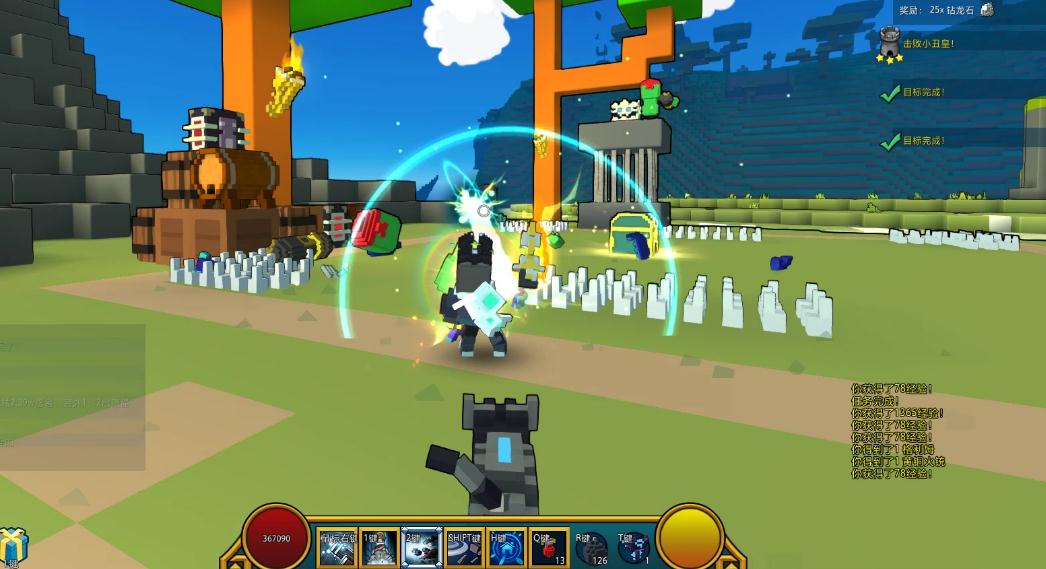
Task: Select the R键 bomb item slot
Action: [591, 548]
